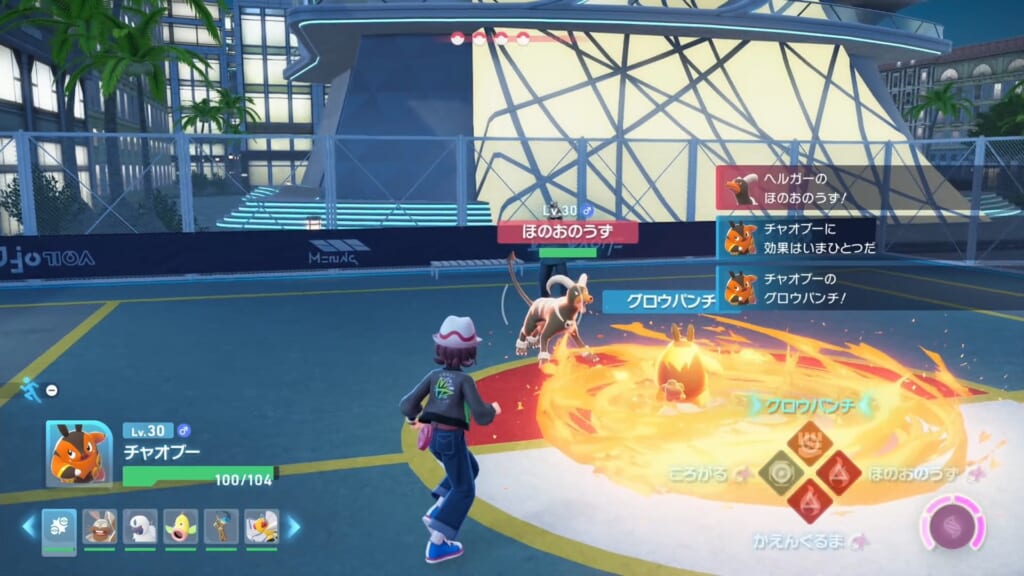This screenshot has height=576, width=1024.
Task: Click the right arrow of the party bar
Action: coord(294,526)
